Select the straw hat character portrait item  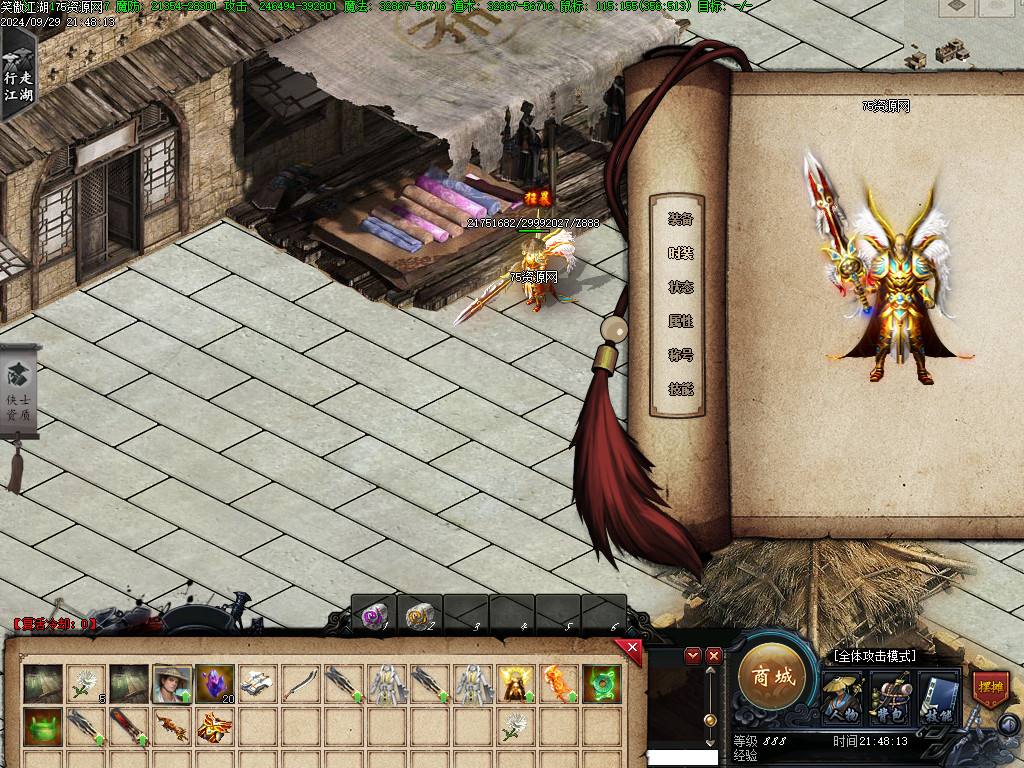pyautogui.click(x=171, y=684)
